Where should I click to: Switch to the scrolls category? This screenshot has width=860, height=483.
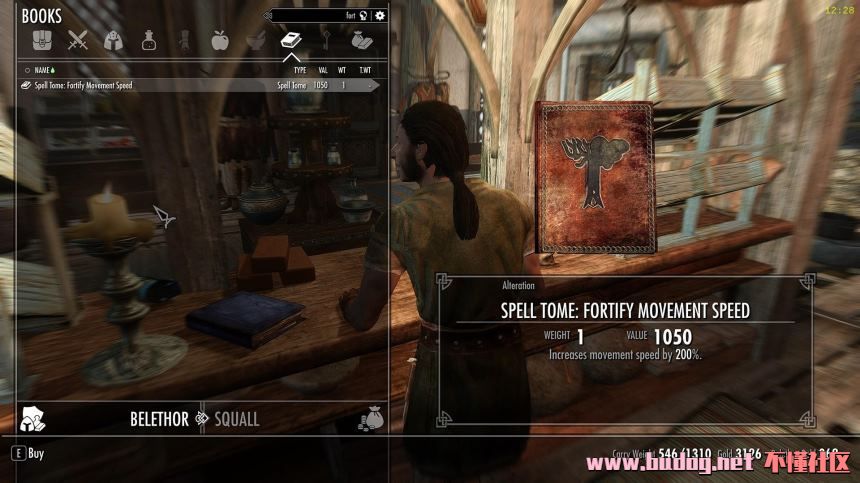click(x=184, y=41)
